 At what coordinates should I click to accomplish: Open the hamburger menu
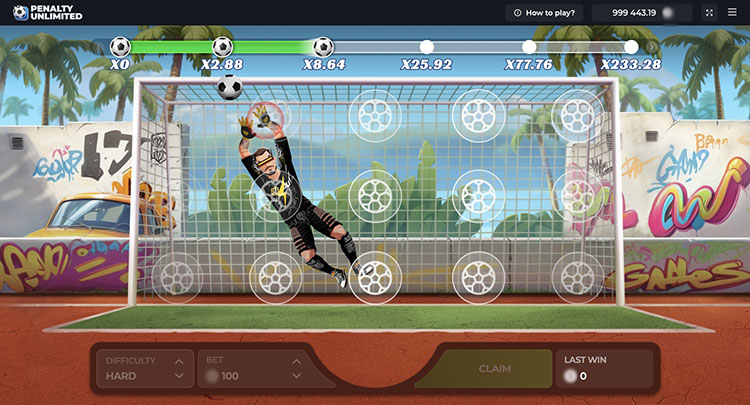pos(732,13)
